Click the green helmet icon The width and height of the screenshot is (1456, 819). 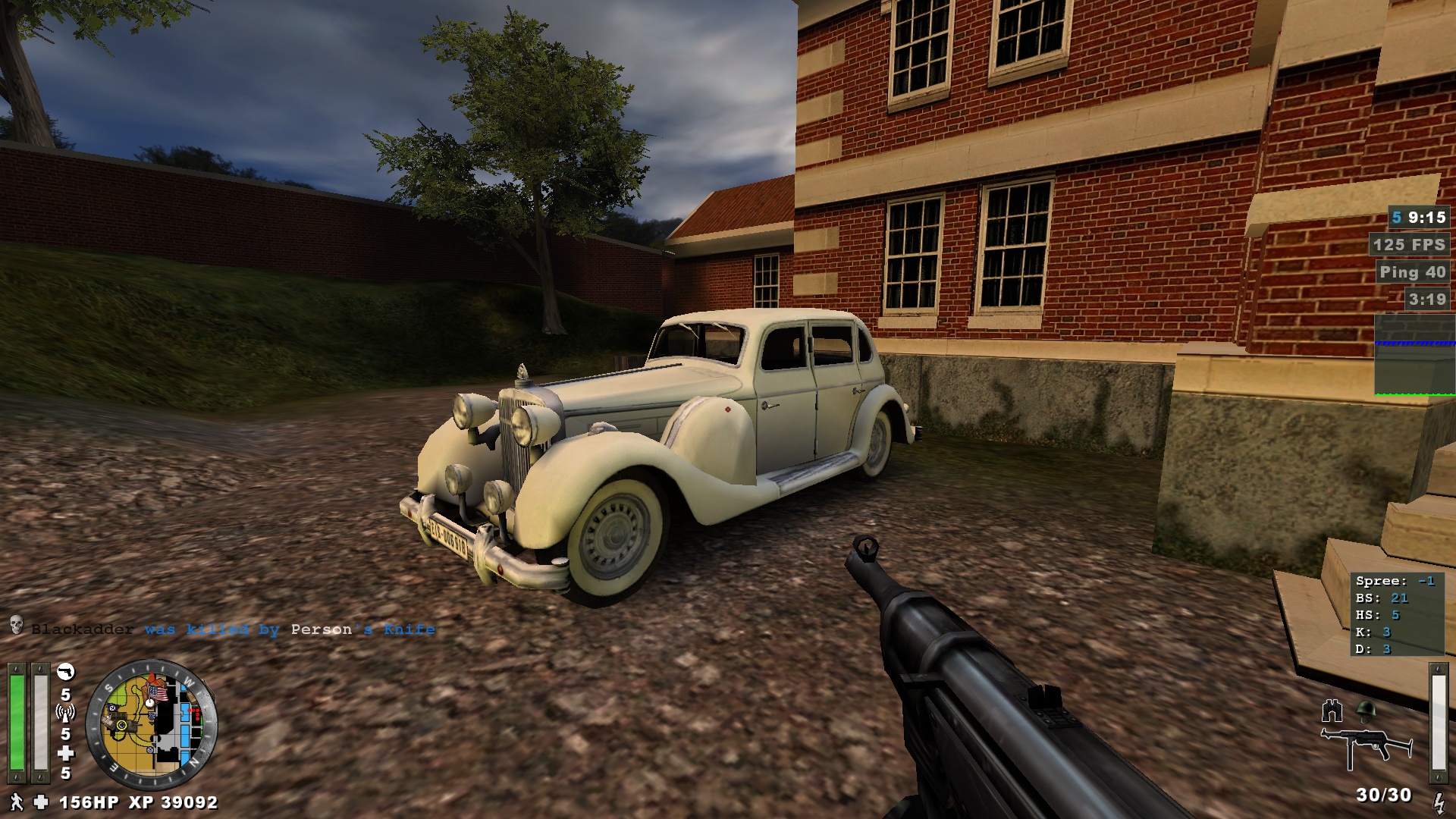[x=1366, y=710]
